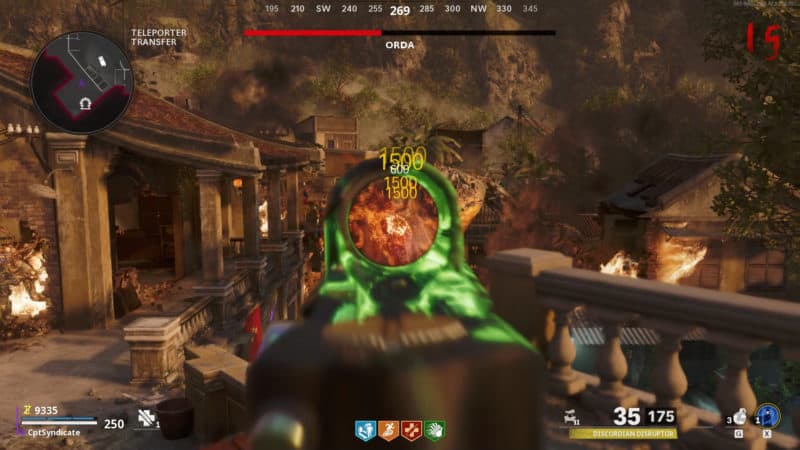Click the self-revive kit icon
This screenshot has width=800, height=450.
pos(146,419)
